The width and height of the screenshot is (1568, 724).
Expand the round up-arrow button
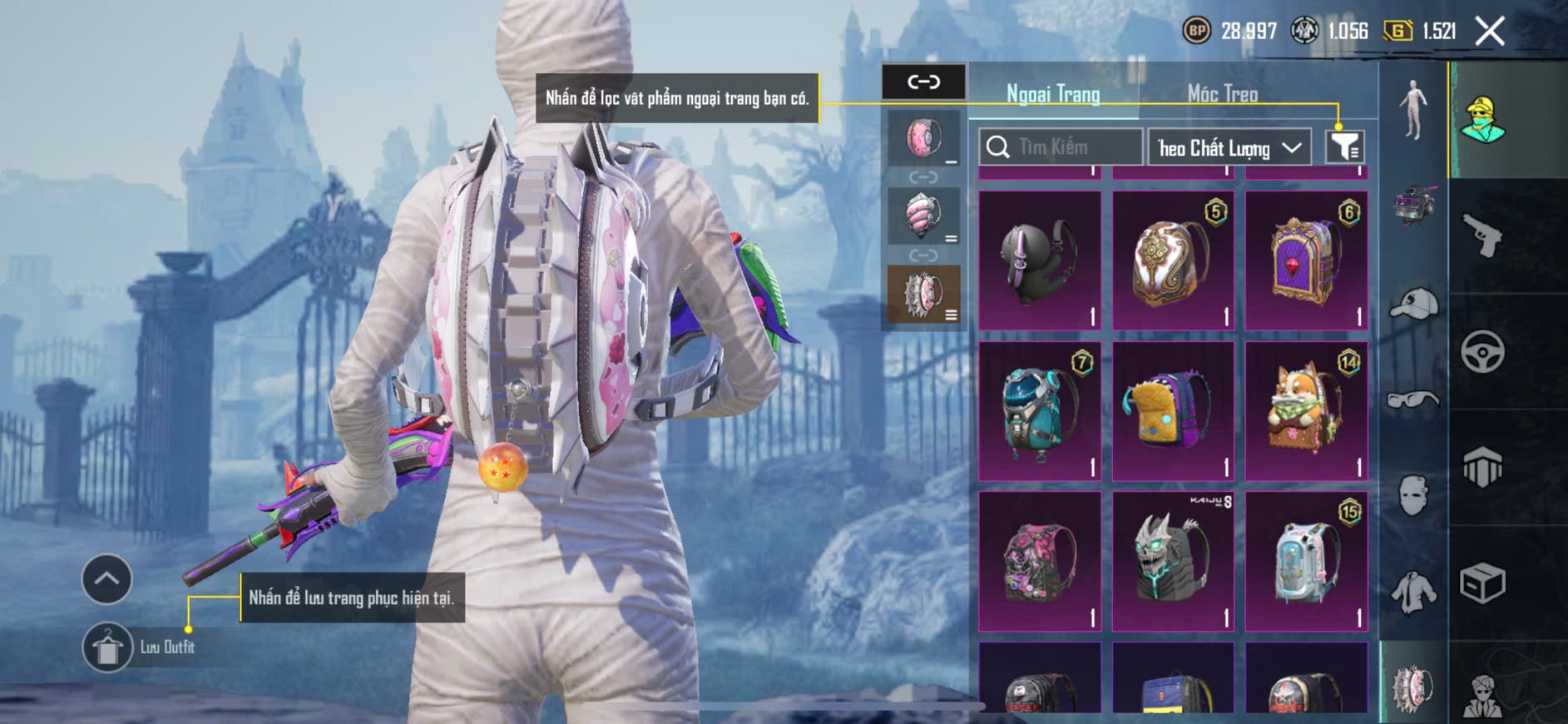(x=106, y=579)
